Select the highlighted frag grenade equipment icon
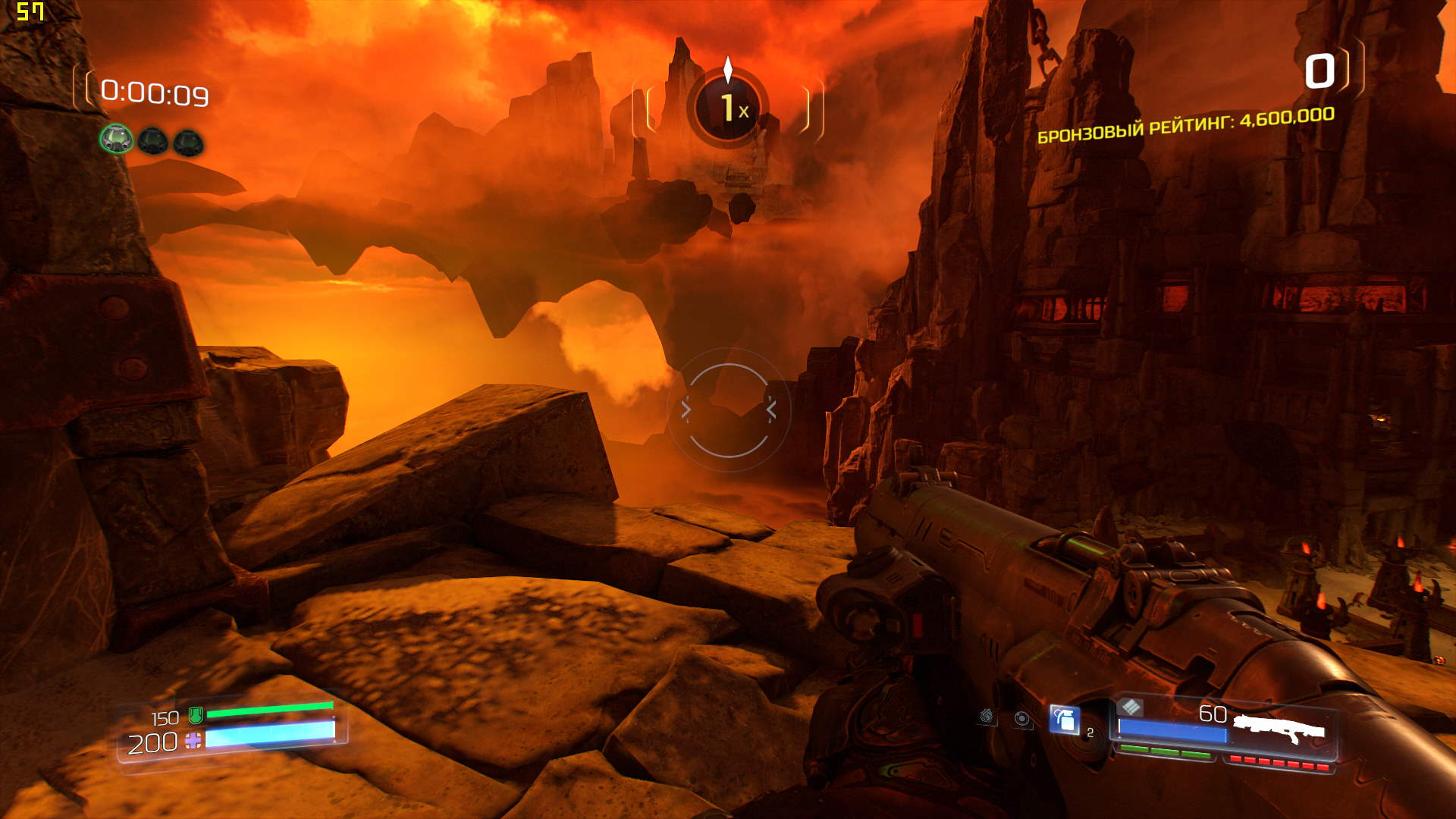Viewport: 1456px width, 819px height. (1064, 719)
